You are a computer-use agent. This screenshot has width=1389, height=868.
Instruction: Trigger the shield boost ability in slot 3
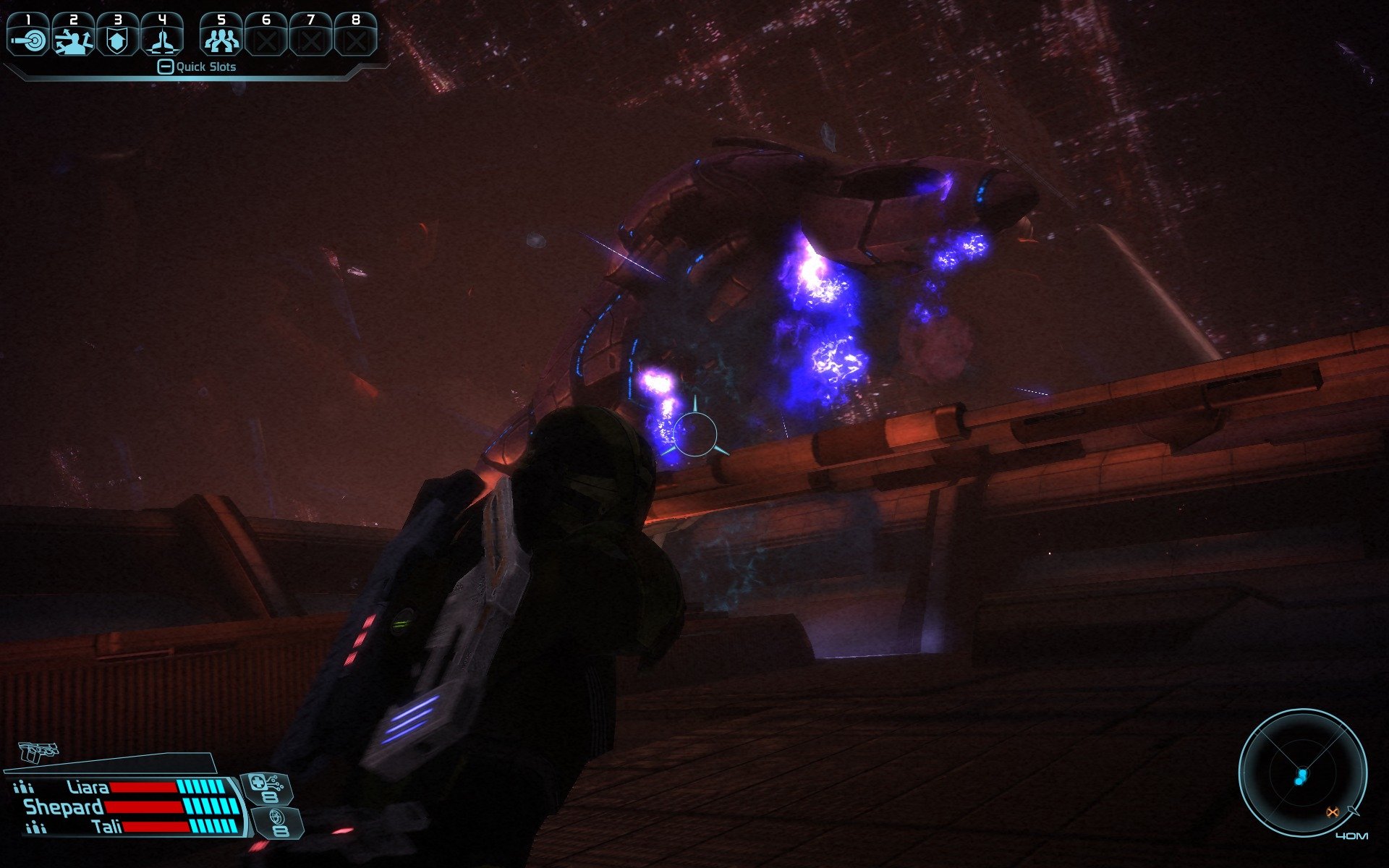pyautogui.click(x=117, y=36)
